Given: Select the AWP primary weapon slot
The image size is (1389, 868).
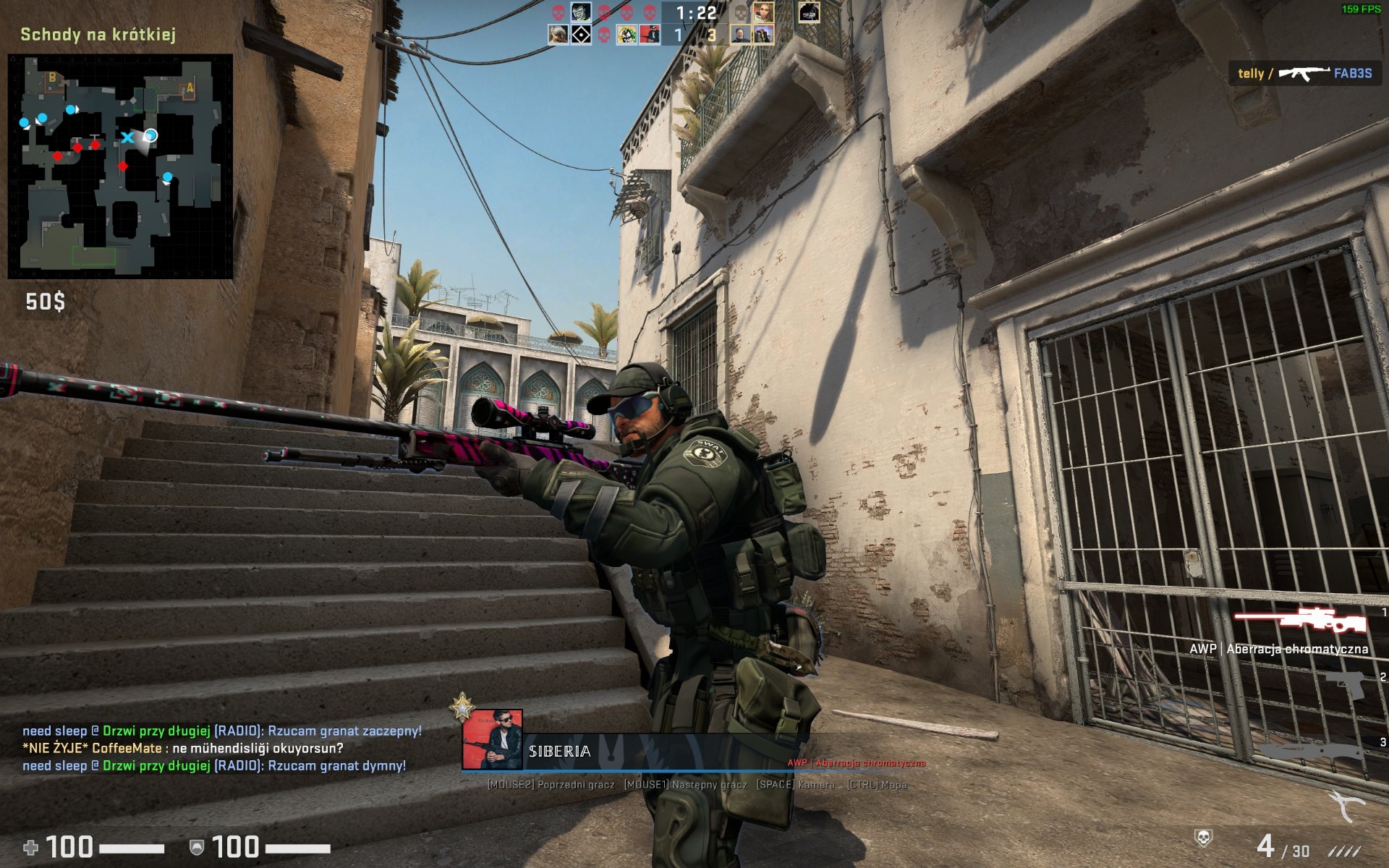Looking at the screenshot, I should coord(1300,620).
